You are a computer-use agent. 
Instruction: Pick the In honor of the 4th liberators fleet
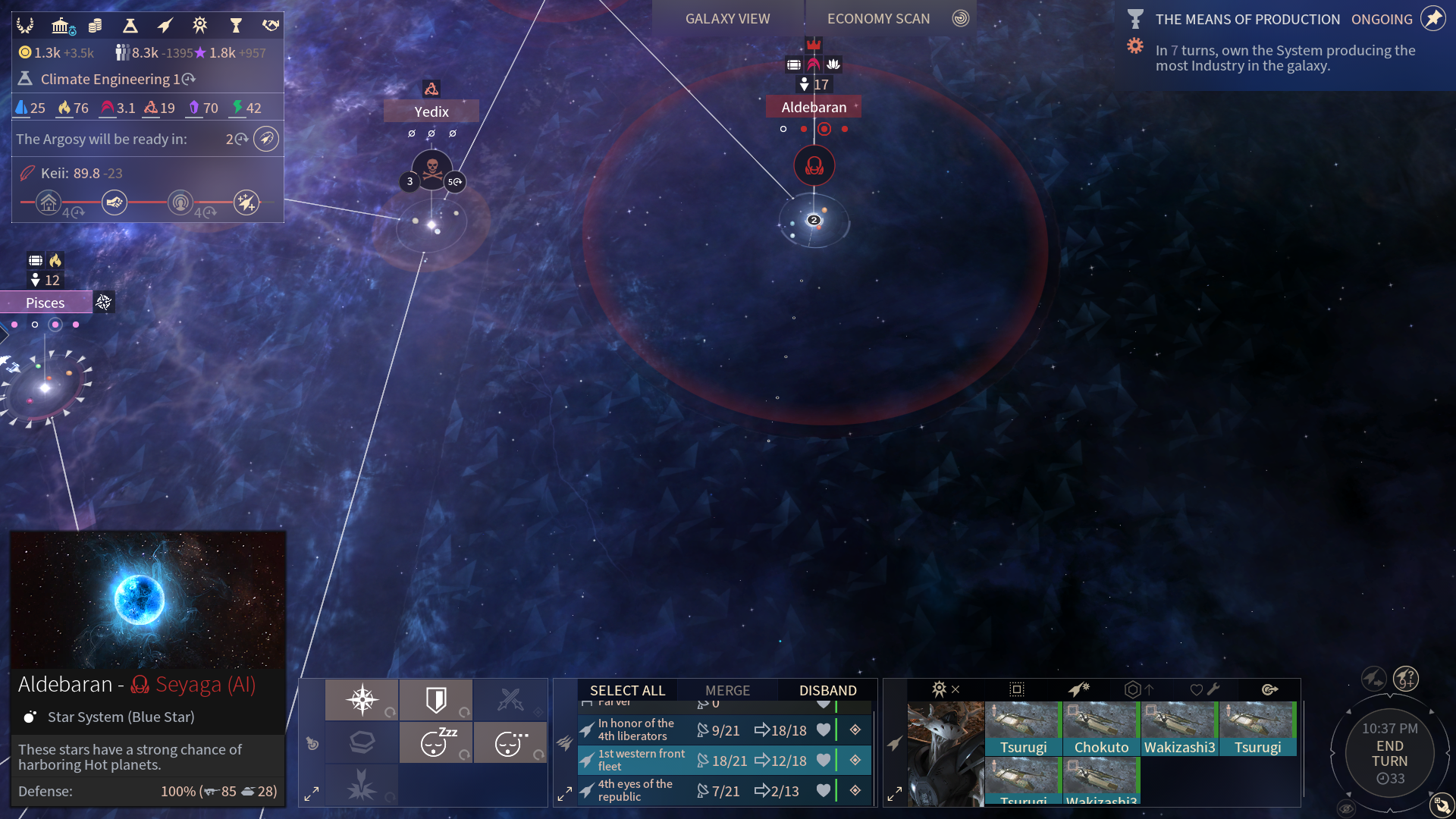pos(635,730)
